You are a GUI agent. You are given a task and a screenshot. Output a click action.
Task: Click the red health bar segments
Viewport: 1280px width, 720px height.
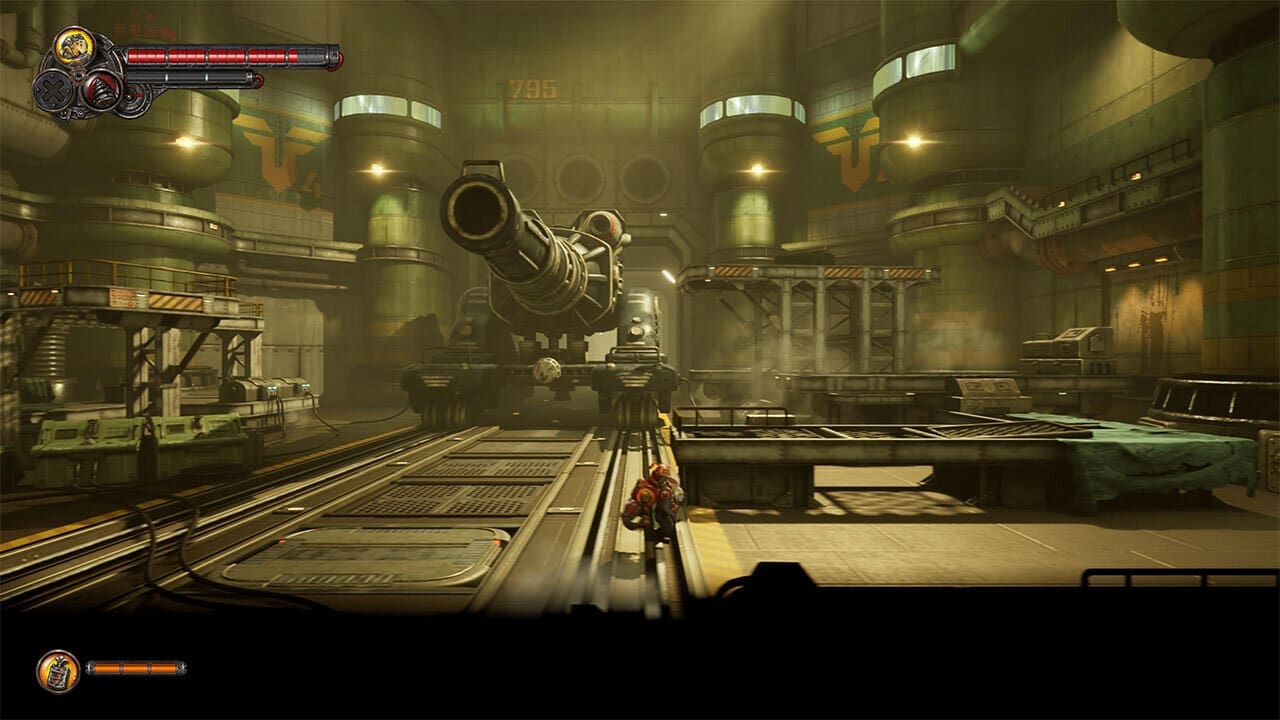click(210, 53)
